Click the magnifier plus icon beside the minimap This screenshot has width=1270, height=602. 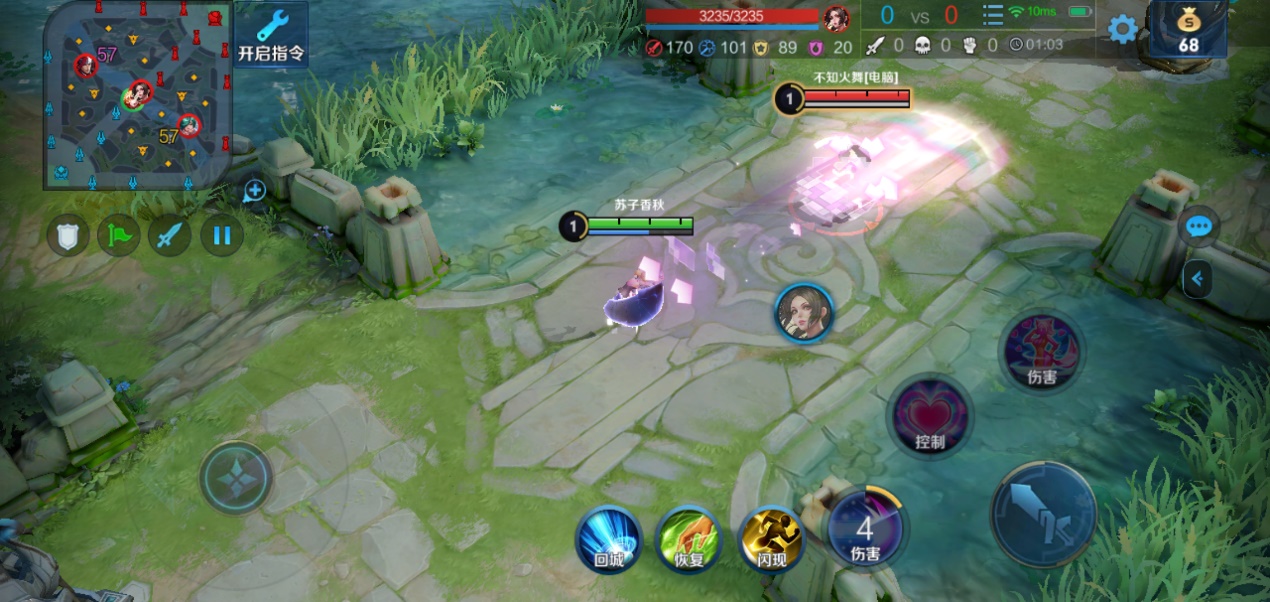click(254, 190)
